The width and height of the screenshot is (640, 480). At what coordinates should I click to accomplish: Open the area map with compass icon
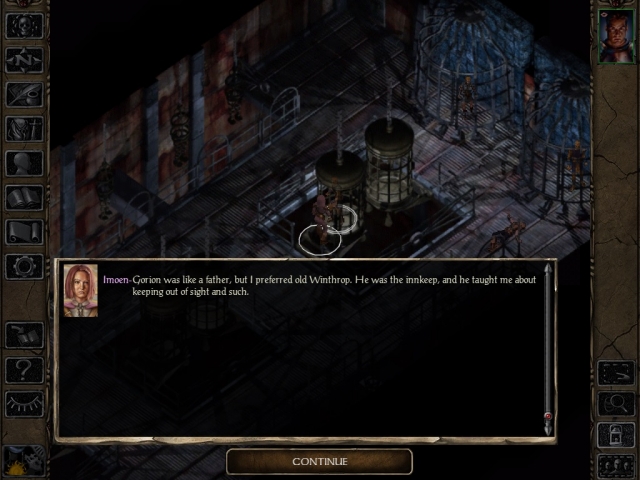tap(24, 60)
